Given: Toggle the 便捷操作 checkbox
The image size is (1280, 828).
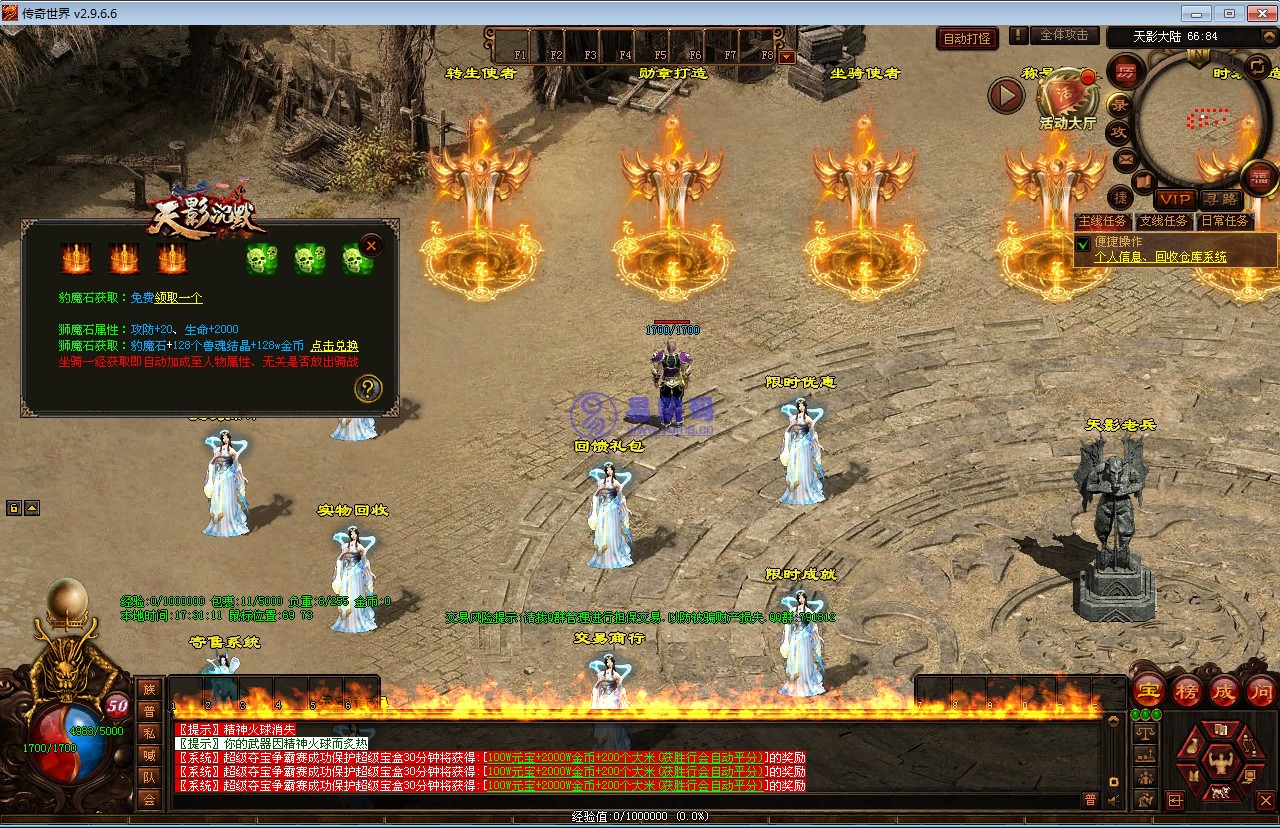Looking at the screenshot, I should 1083,243.
